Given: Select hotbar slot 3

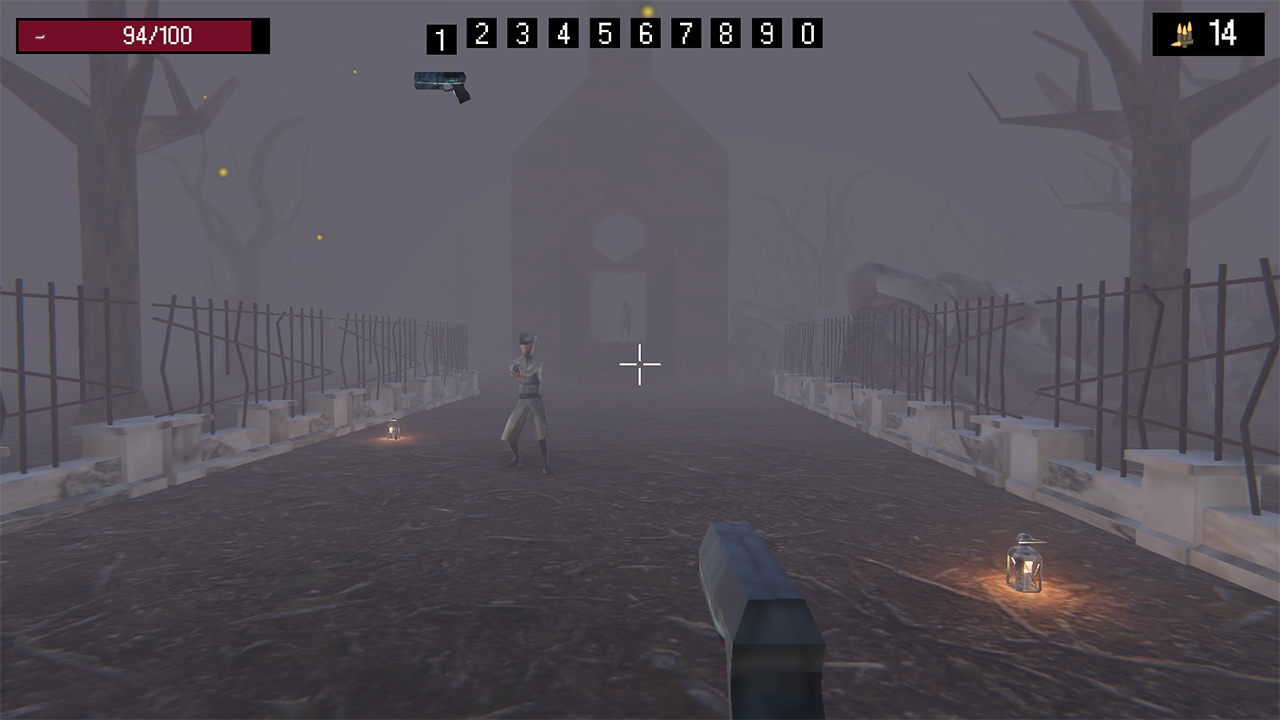Looking at the screenshot, I should coord(522,33).
